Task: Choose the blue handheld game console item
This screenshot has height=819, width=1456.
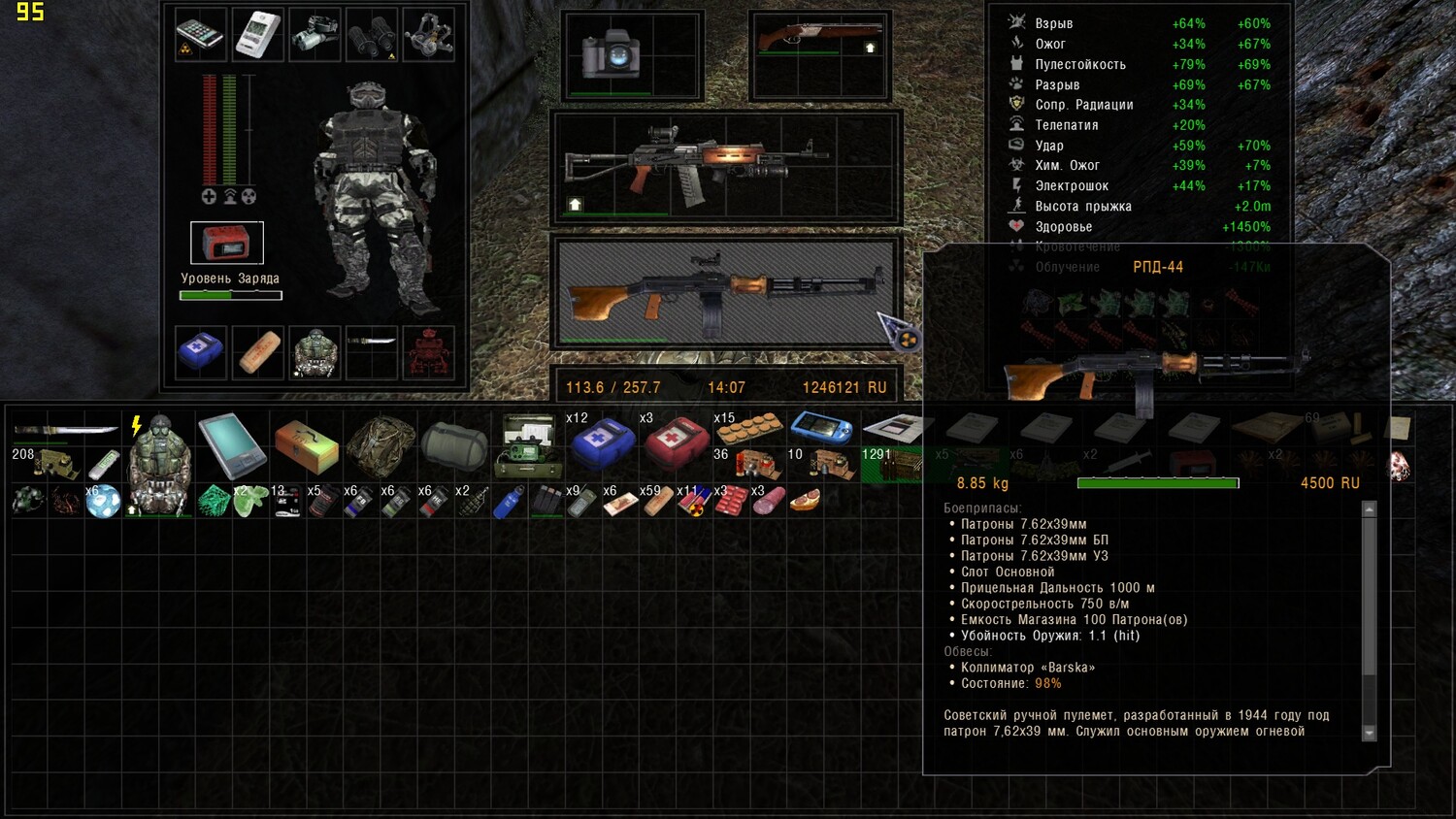Action: 821,427
